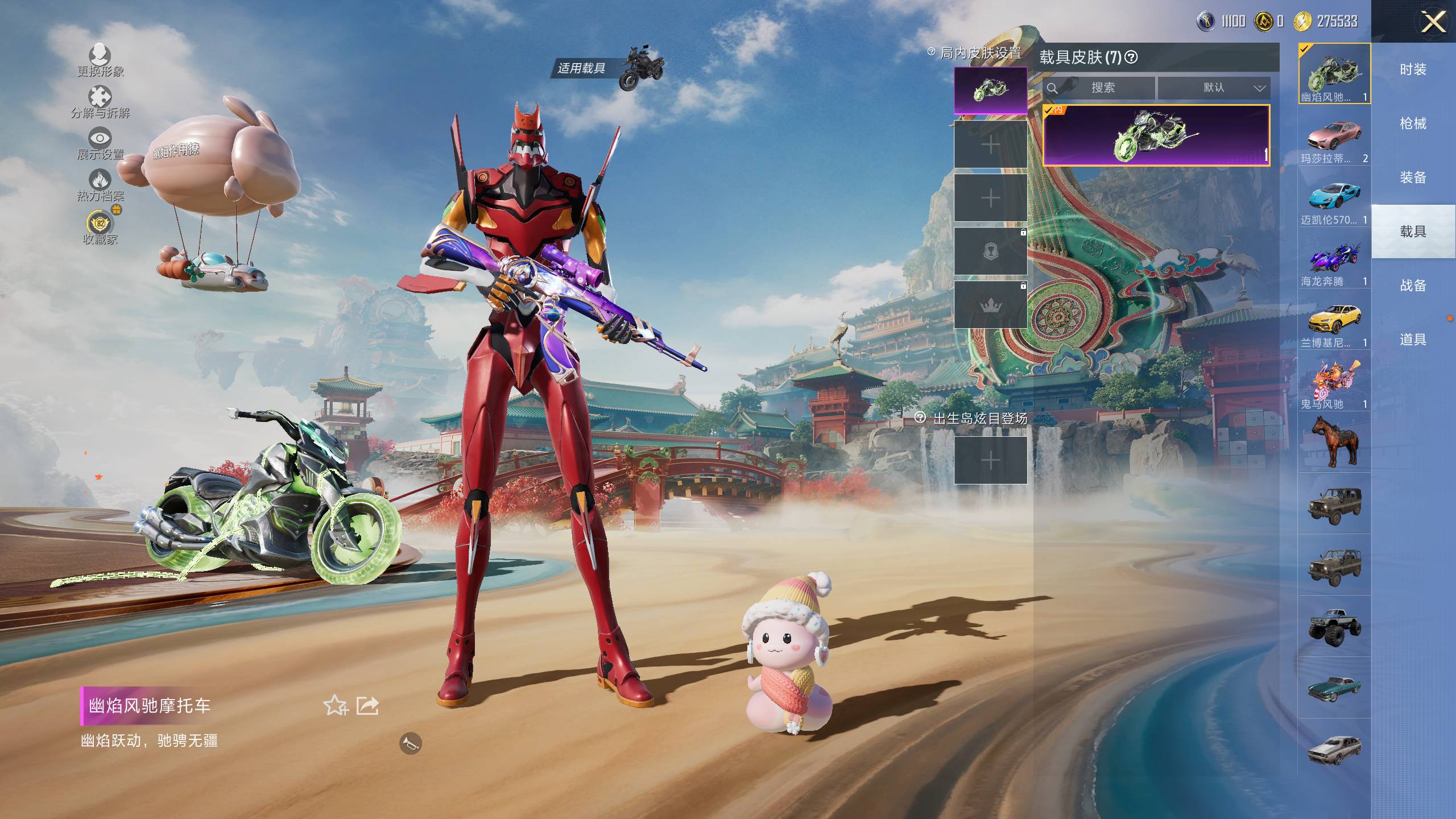Pick the yellow 兰博基尼 SUV
This screenshot has height=819, width=1456.
tap(1334, 320)
